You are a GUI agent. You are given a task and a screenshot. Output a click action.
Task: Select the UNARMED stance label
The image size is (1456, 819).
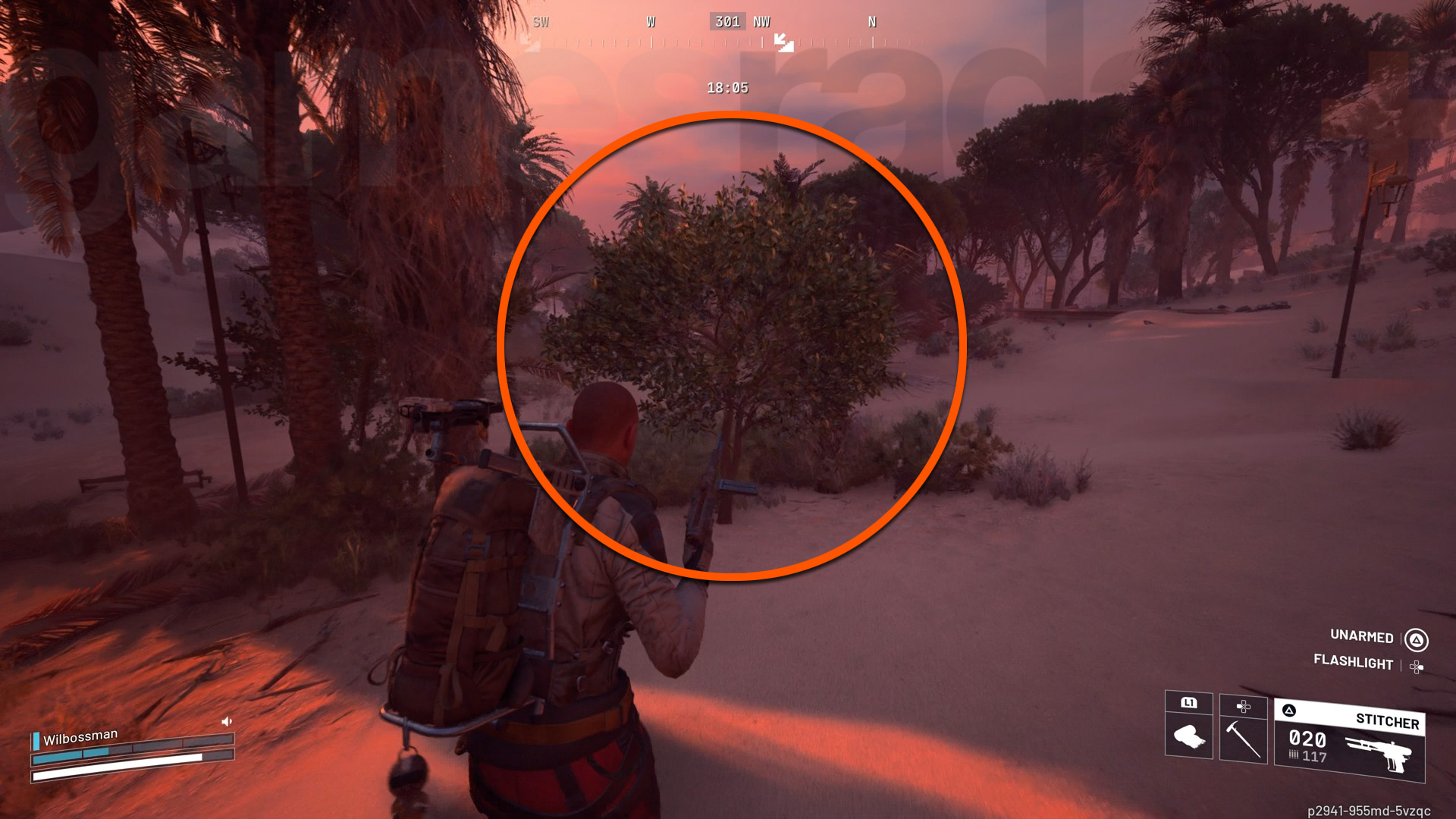coord(1360,637)
